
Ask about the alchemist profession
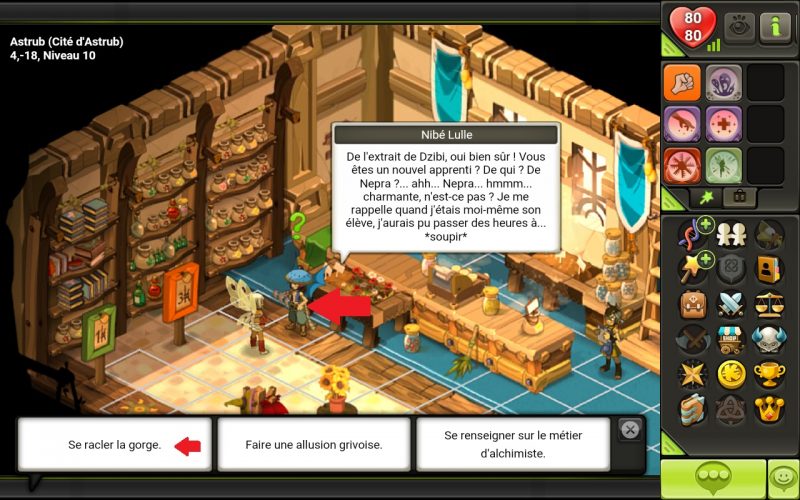tap(512, 444)
